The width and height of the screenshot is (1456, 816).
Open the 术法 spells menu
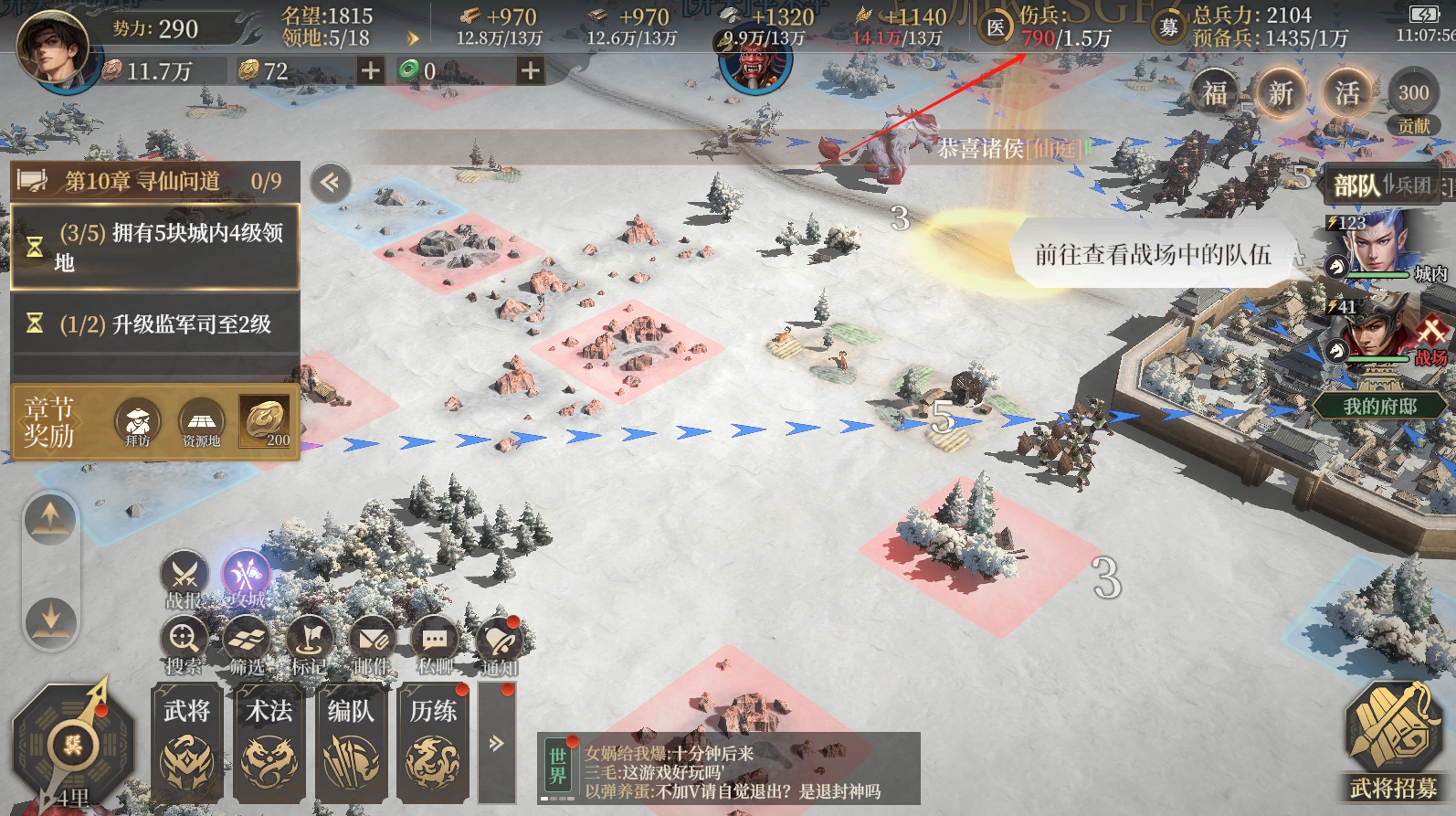[269, 742]
